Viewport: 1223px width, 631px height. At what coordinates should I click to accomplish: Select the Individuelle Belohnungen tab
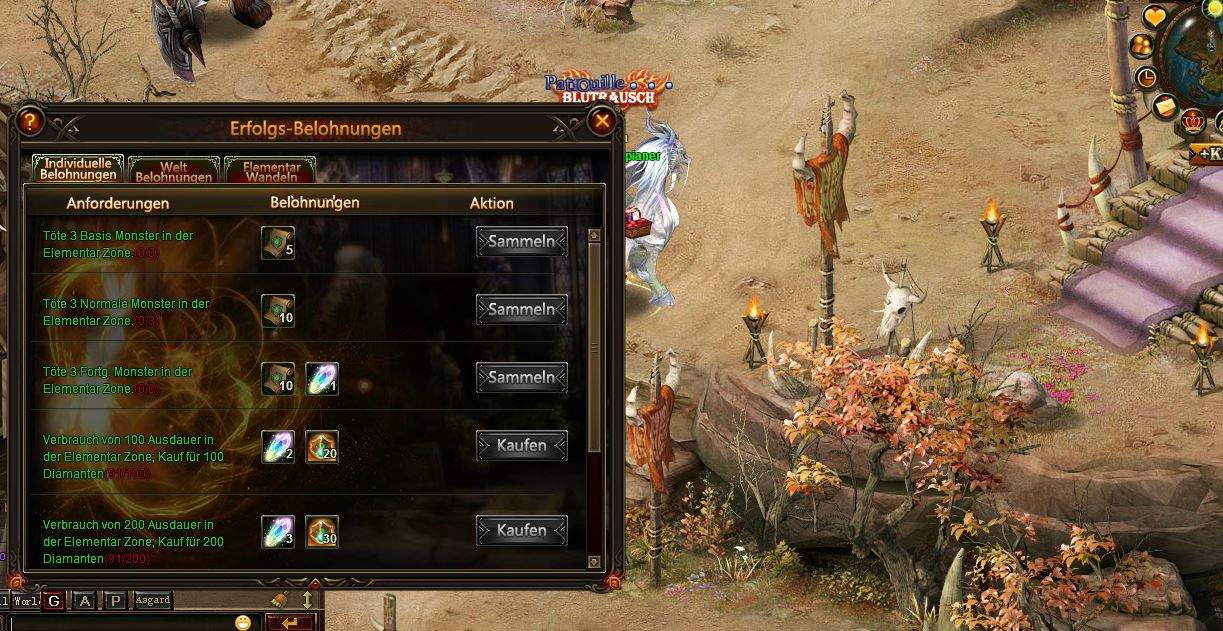click(x=78, y=169)
